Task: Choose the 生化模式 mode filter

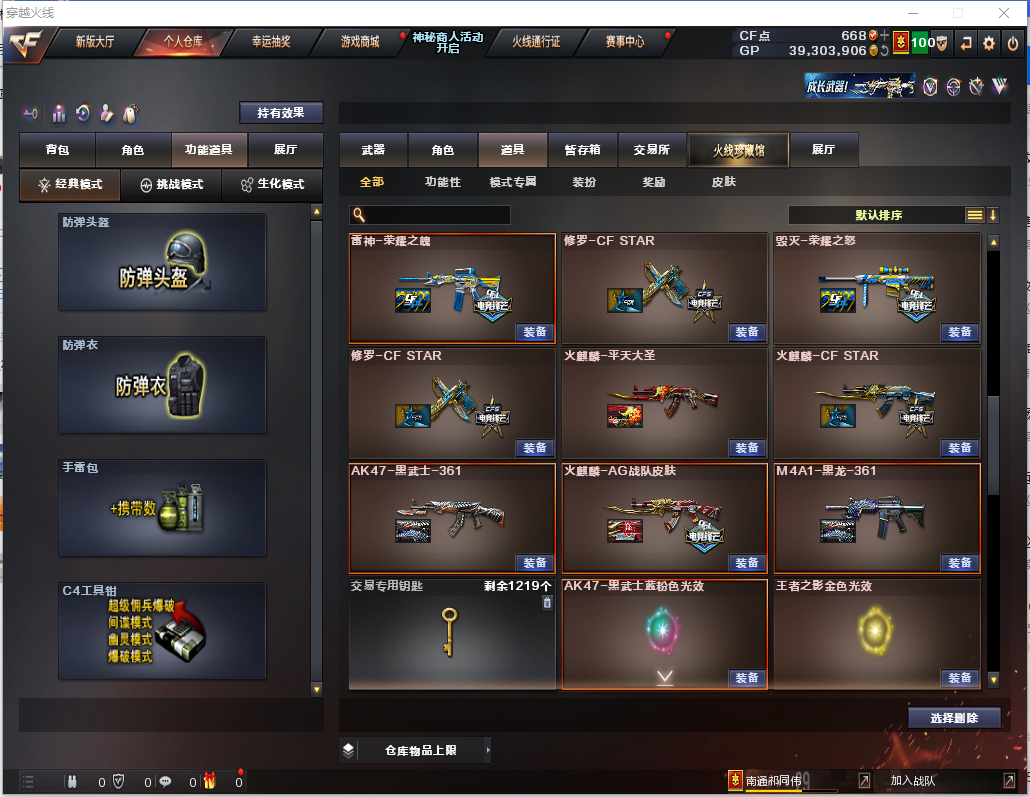Action: [x=272, y=185]
